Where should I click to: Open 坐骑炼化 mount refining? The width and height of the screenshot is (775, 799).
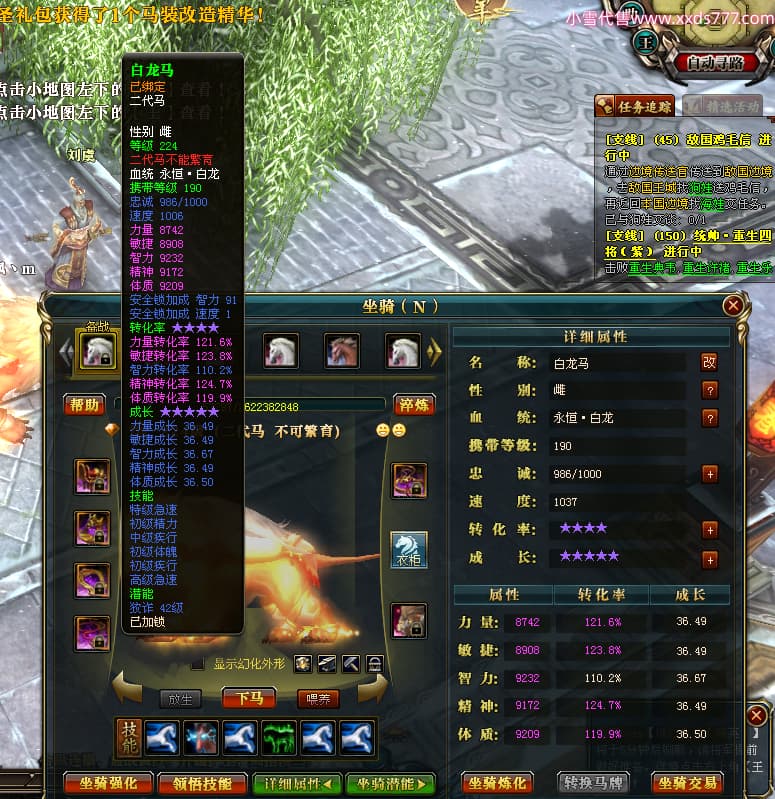pos(499,783)
